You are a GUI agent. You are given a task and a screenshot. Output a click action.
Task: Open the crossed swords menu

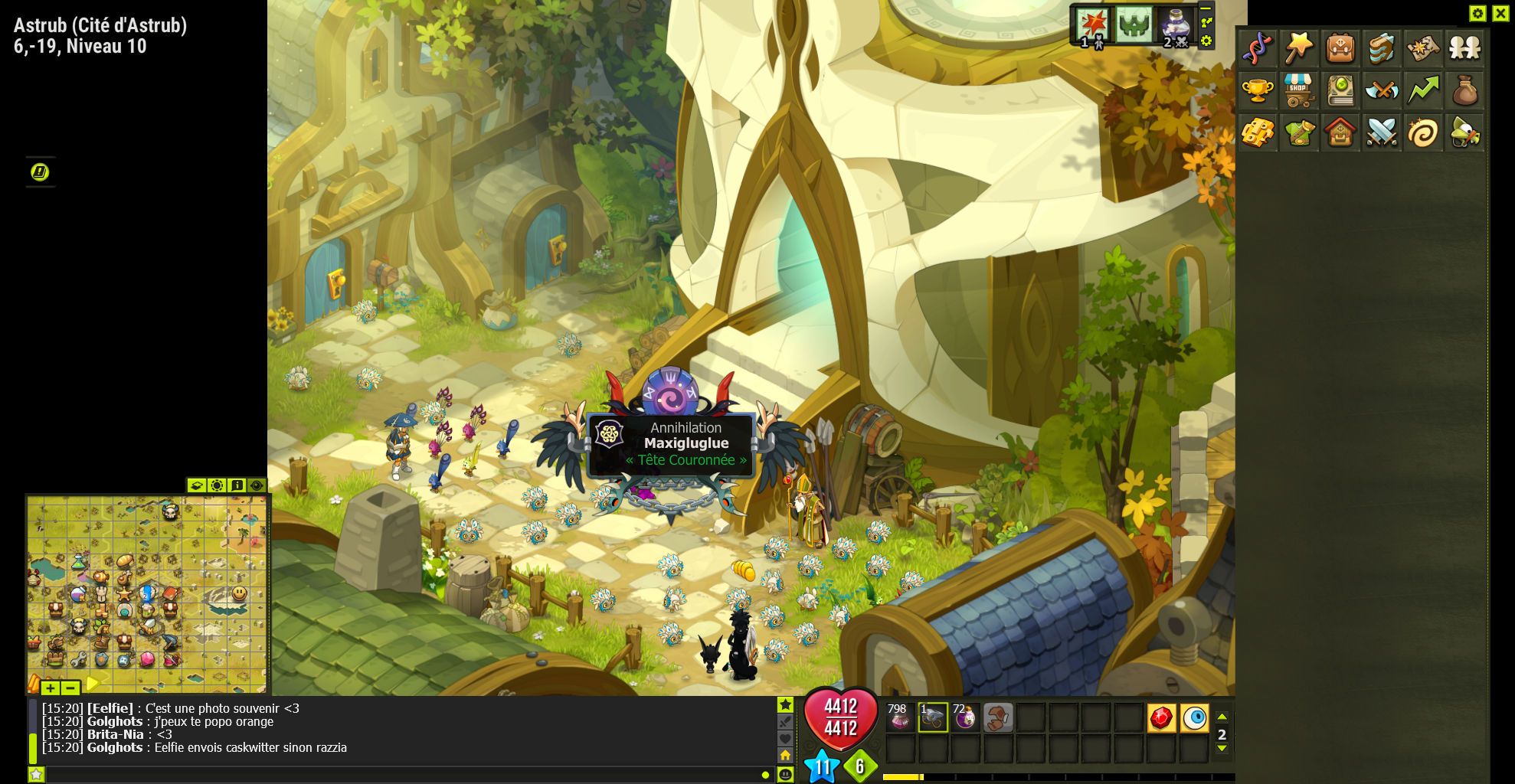[1382, 133]
